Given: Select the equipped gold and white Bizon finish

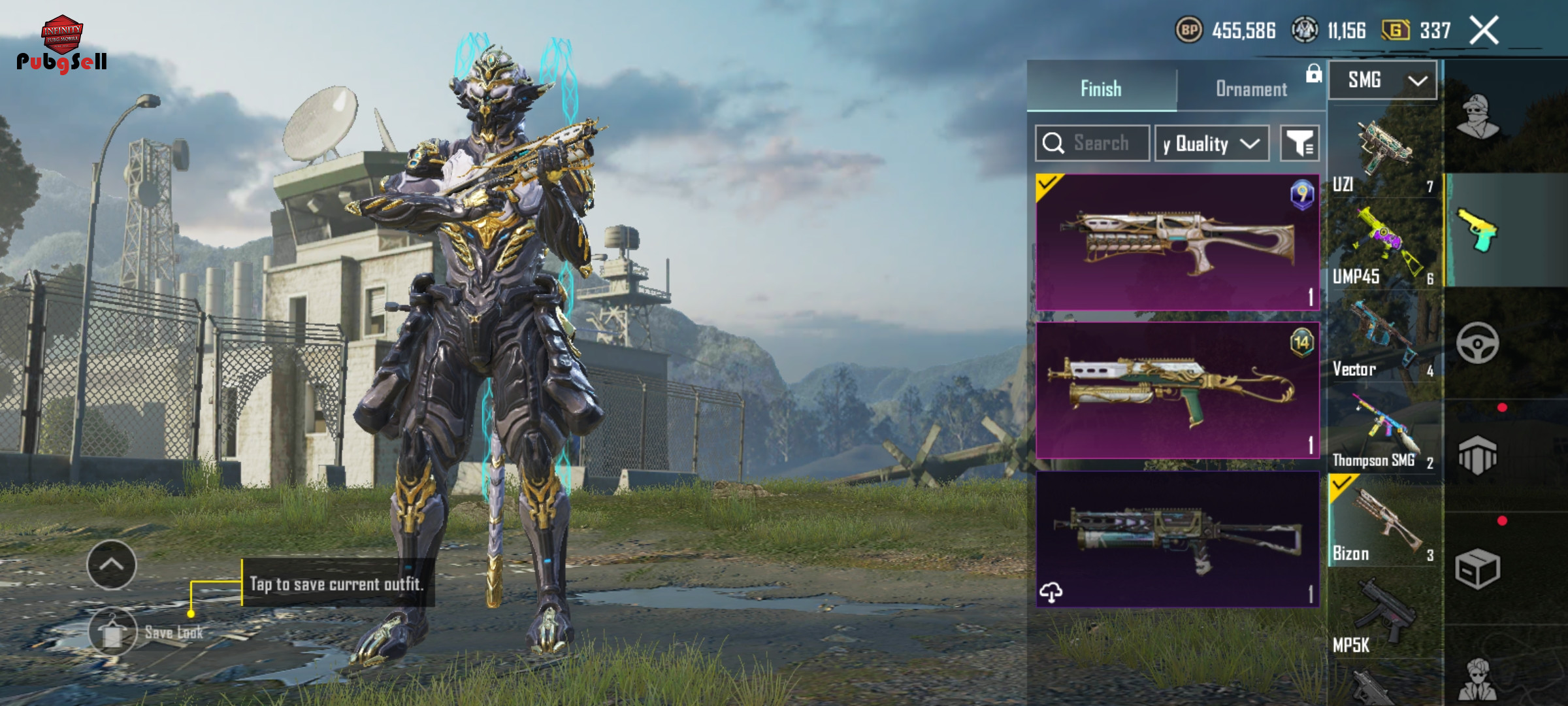Looking at the screenshot, I should click(1177, 243).
